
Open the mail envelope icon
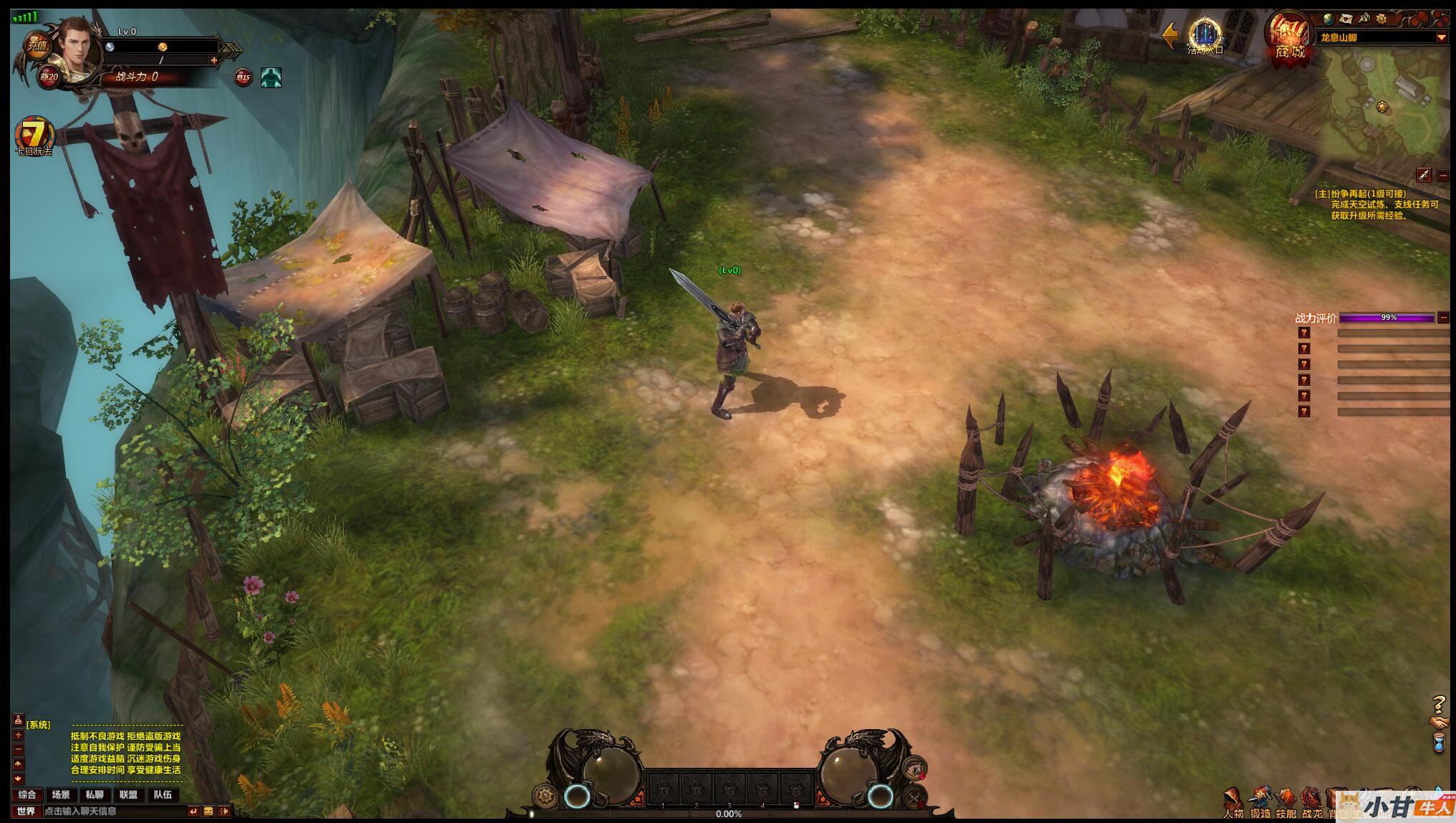[1346, 19]
